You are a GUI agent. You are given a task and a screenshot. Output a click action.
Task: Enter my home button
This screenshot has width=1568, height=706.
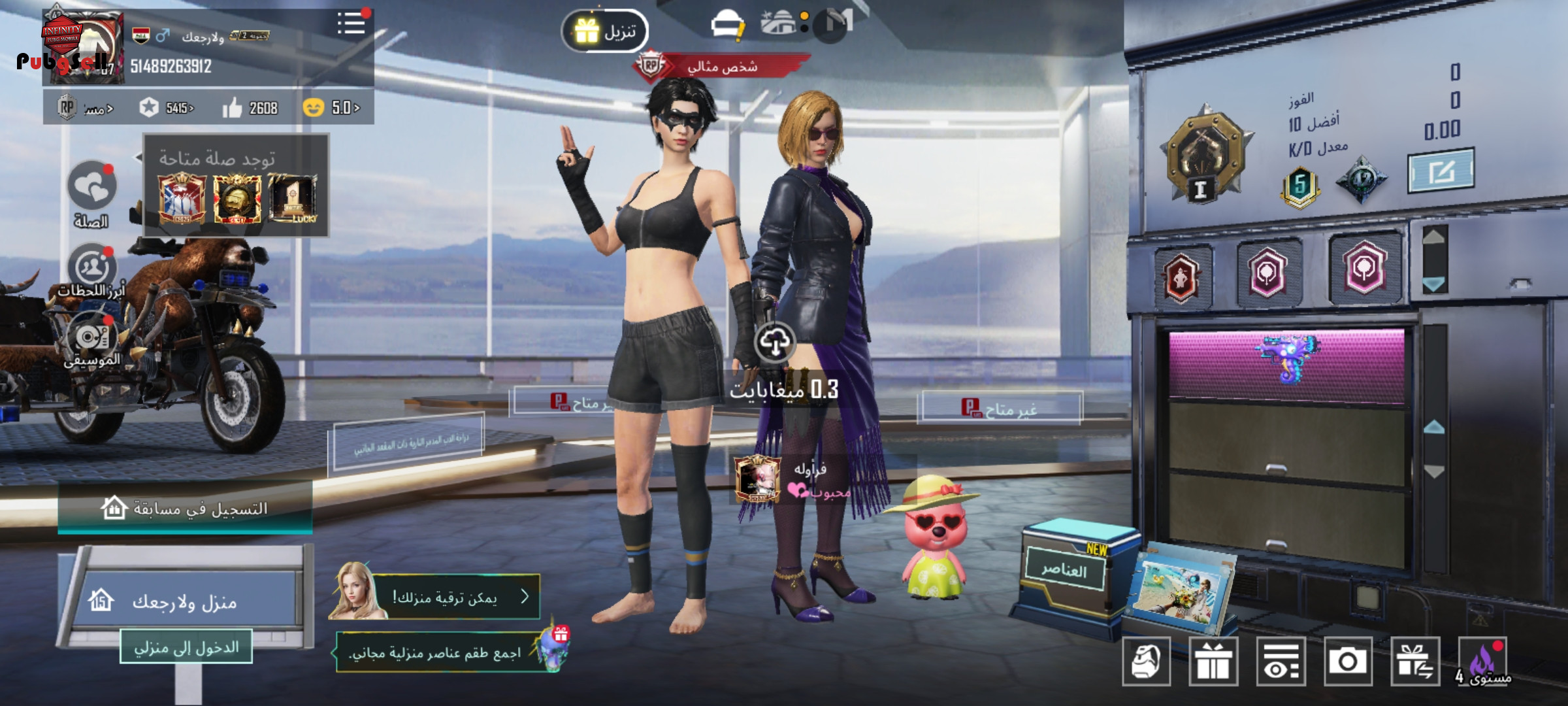tap(186, 648)
